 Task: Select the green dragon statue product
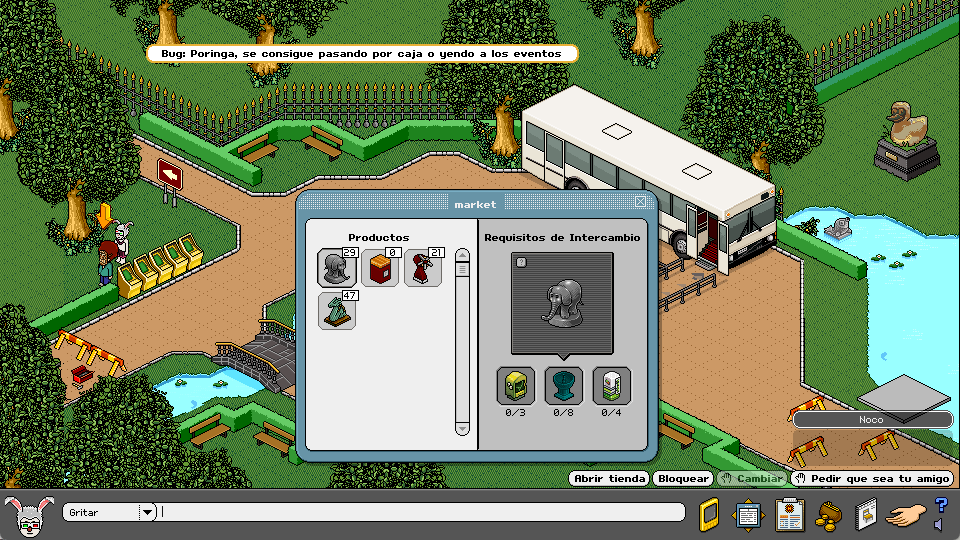point(337,311)
